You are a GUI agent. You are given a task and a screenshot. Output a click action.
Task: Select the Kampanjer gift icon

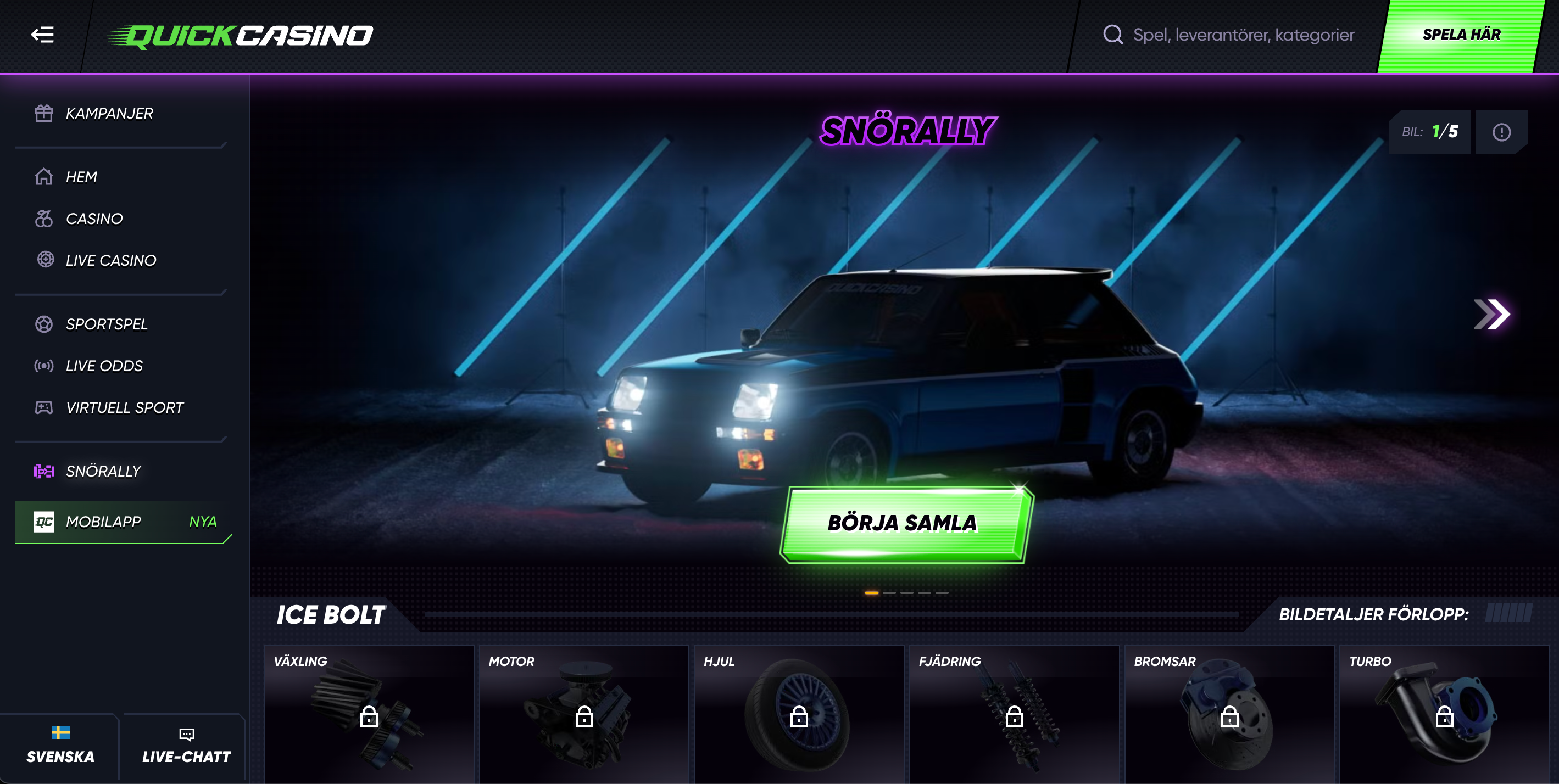43,113
